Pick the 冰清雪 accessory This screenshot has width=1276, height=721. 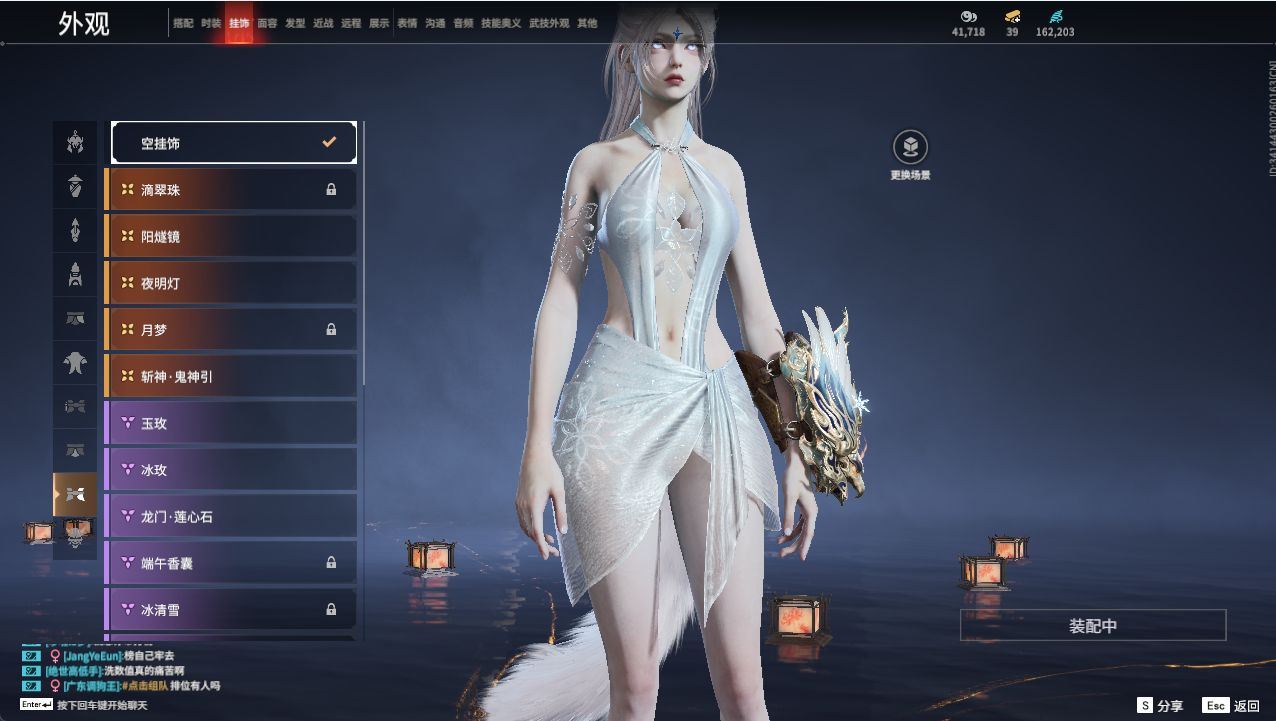(231, 609)
